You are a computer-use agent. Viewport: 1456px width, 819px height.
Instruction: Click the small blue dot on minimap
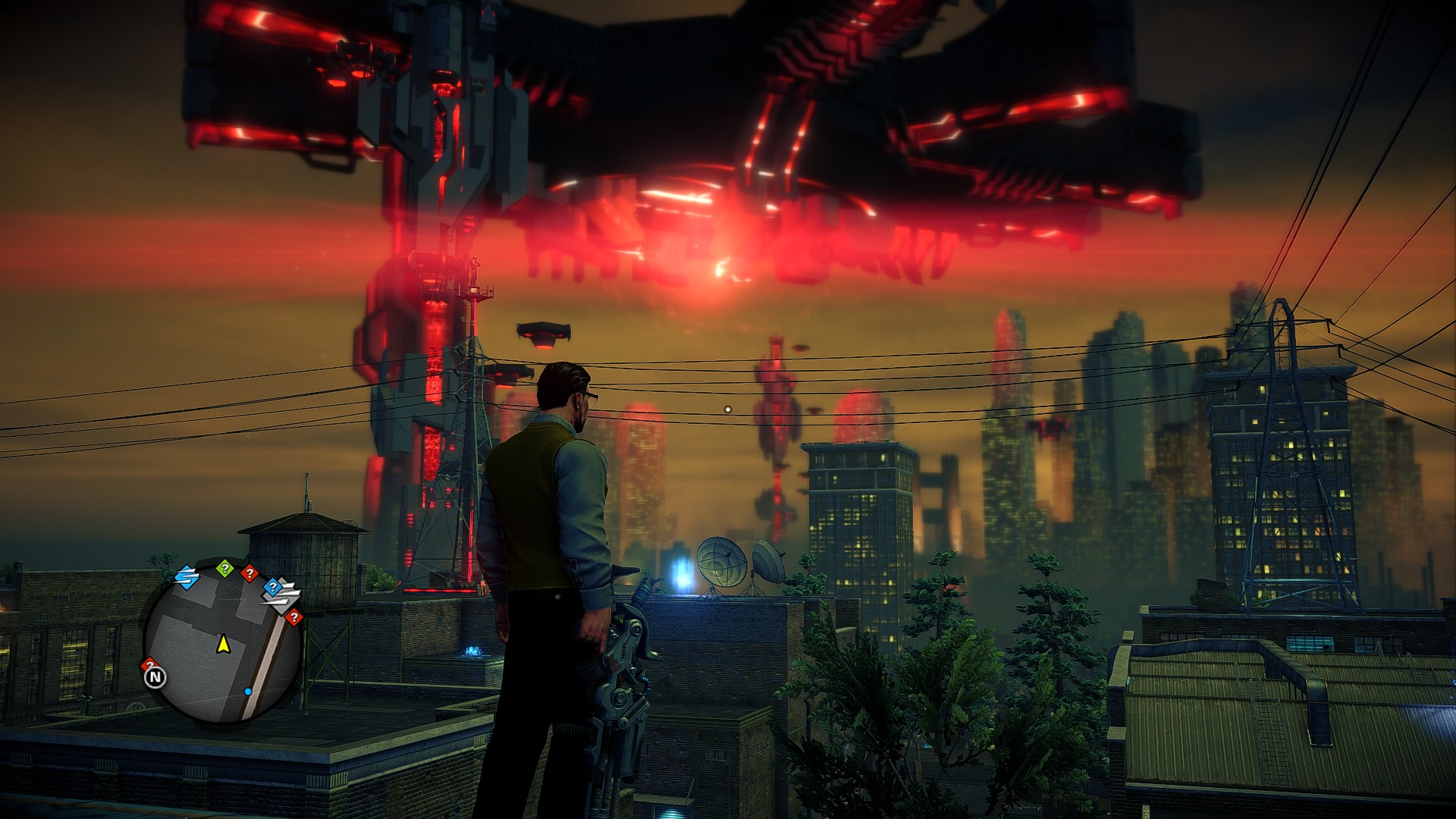point(248,692)
